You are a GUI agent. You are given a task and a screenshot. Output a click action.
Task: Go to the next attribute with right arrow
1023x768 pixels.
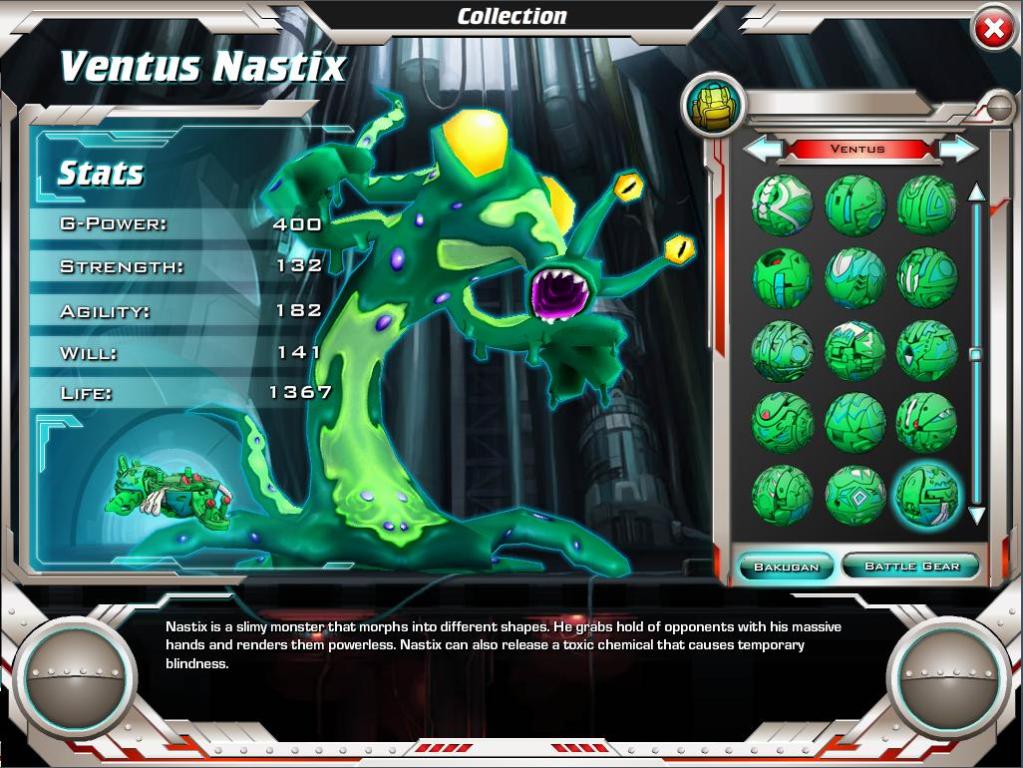pyautogui.click(x=959, y=149)
